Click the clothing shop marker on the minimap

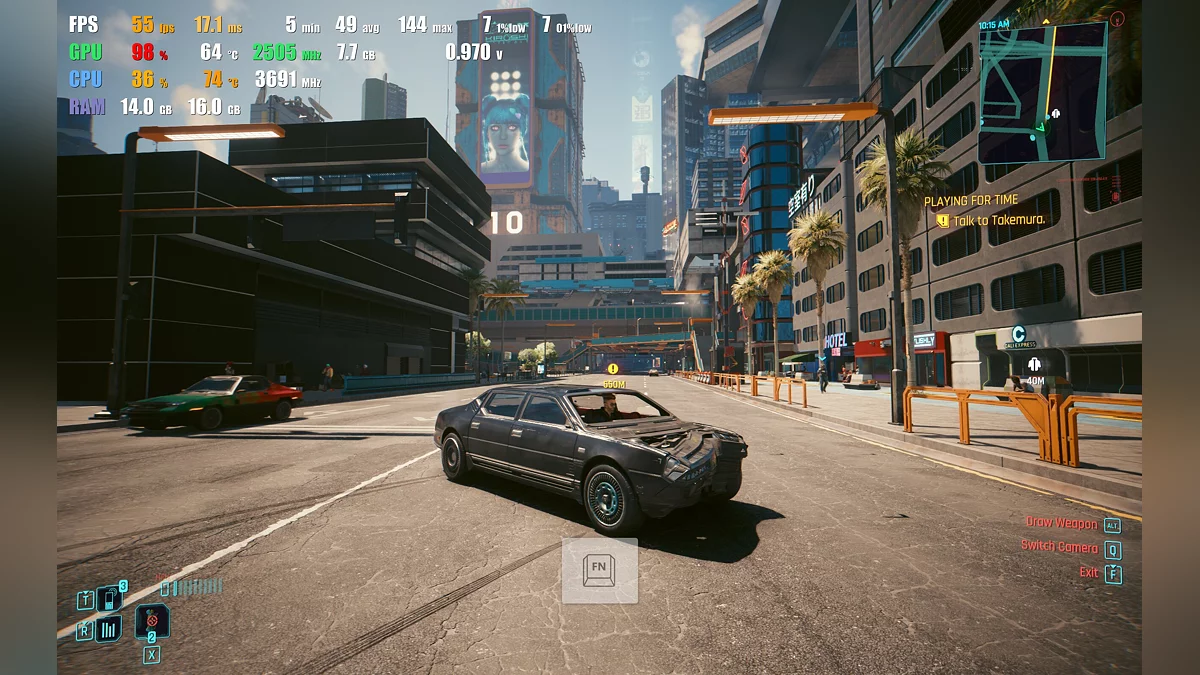(x=1054, y=113)
